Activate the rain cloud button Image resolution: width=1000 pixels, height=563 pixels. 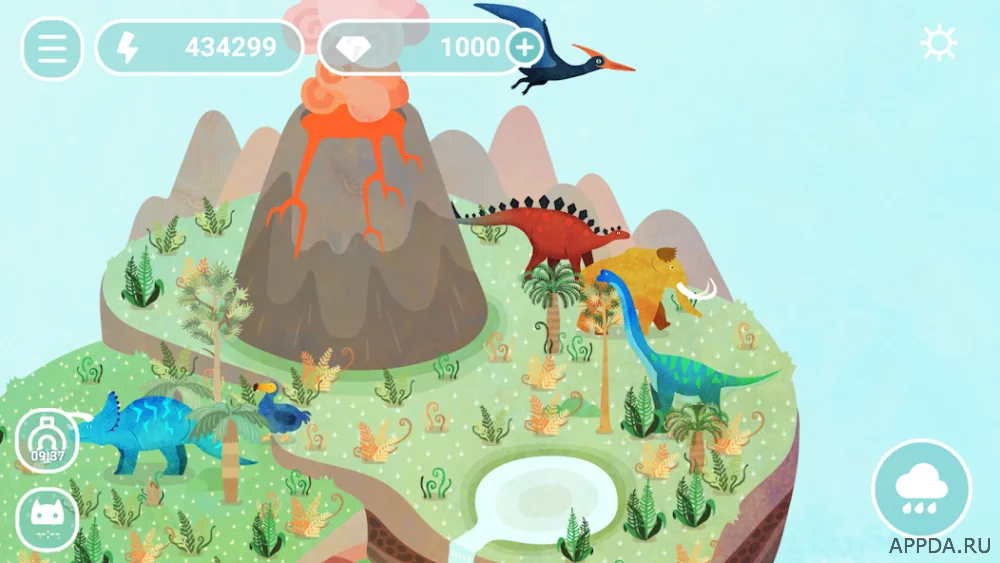point(921,489)
